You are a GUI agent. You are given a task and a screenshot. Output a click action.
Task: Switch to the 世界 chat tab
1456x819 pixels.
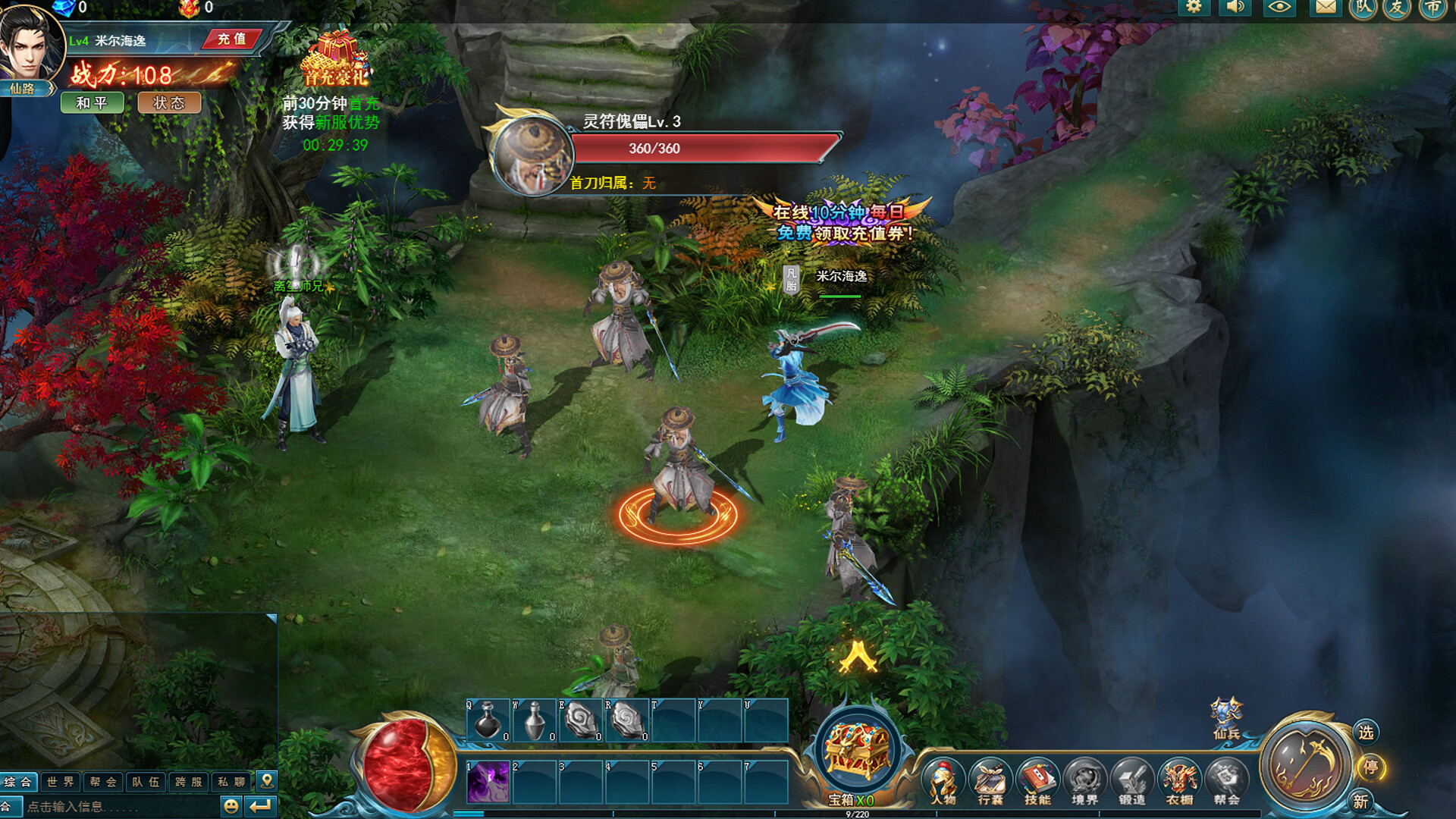coord(61,782)
